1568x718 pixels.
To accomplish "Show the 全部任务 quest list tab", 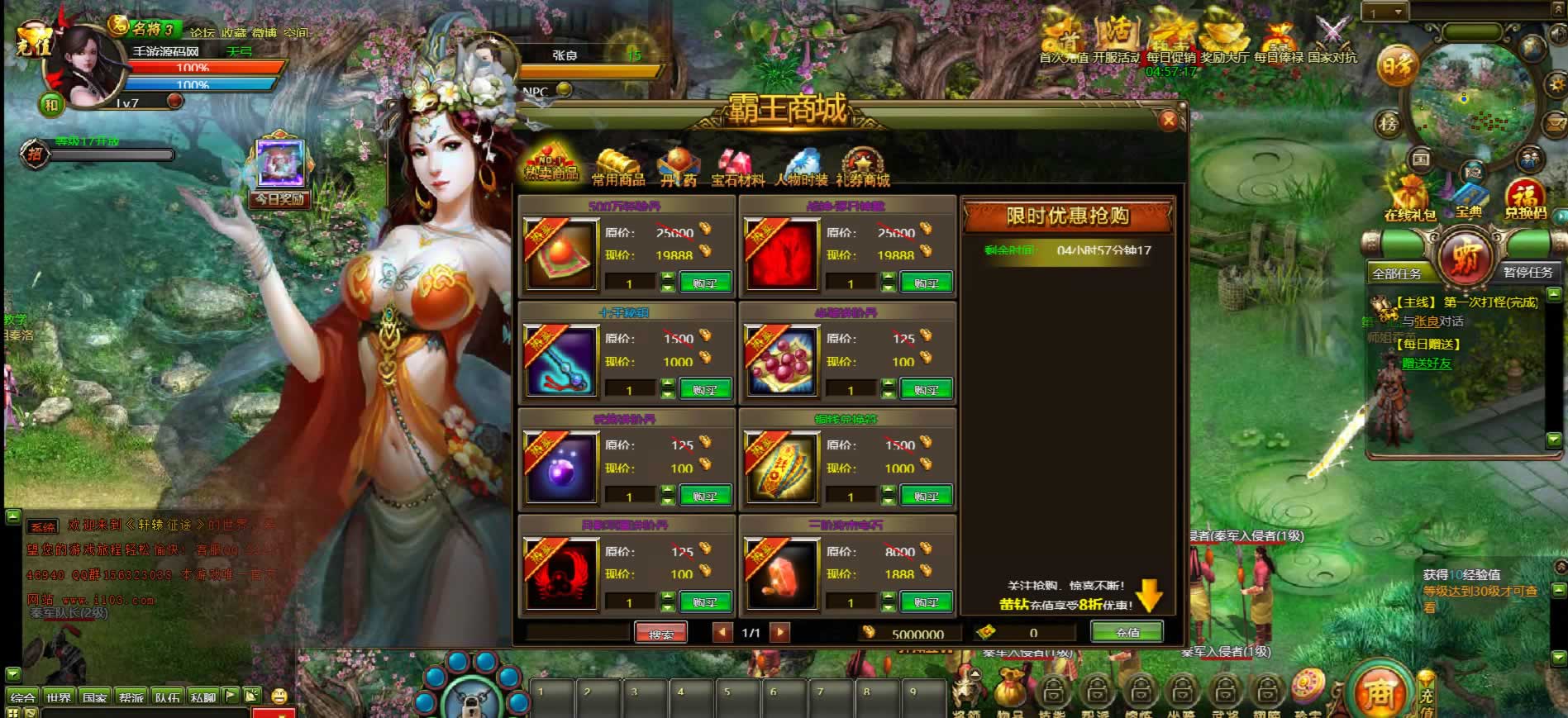I will click(x=1397, y=273).
